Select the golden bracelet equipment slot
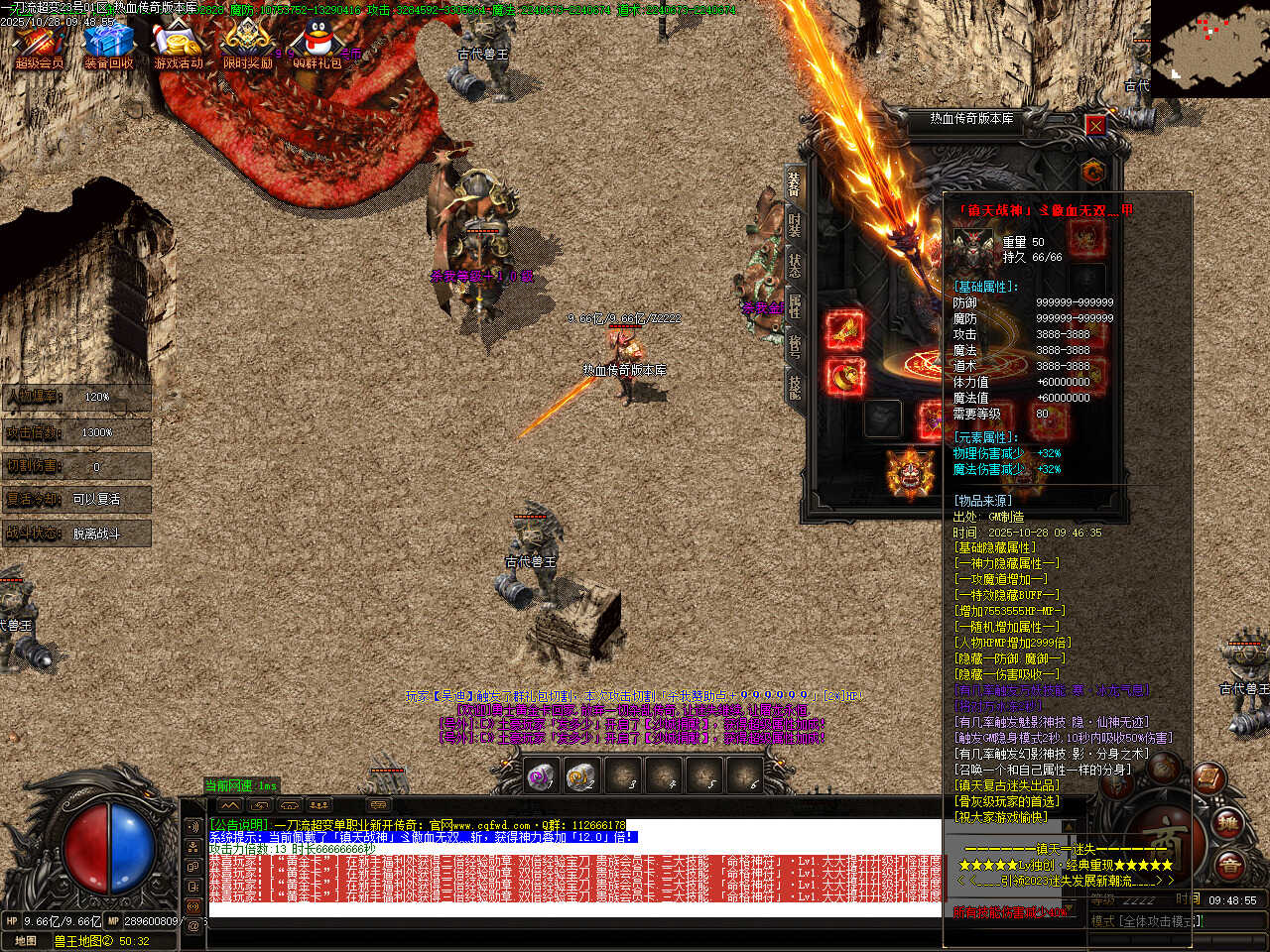This screenshot has height=952, width=1270. 844,376
